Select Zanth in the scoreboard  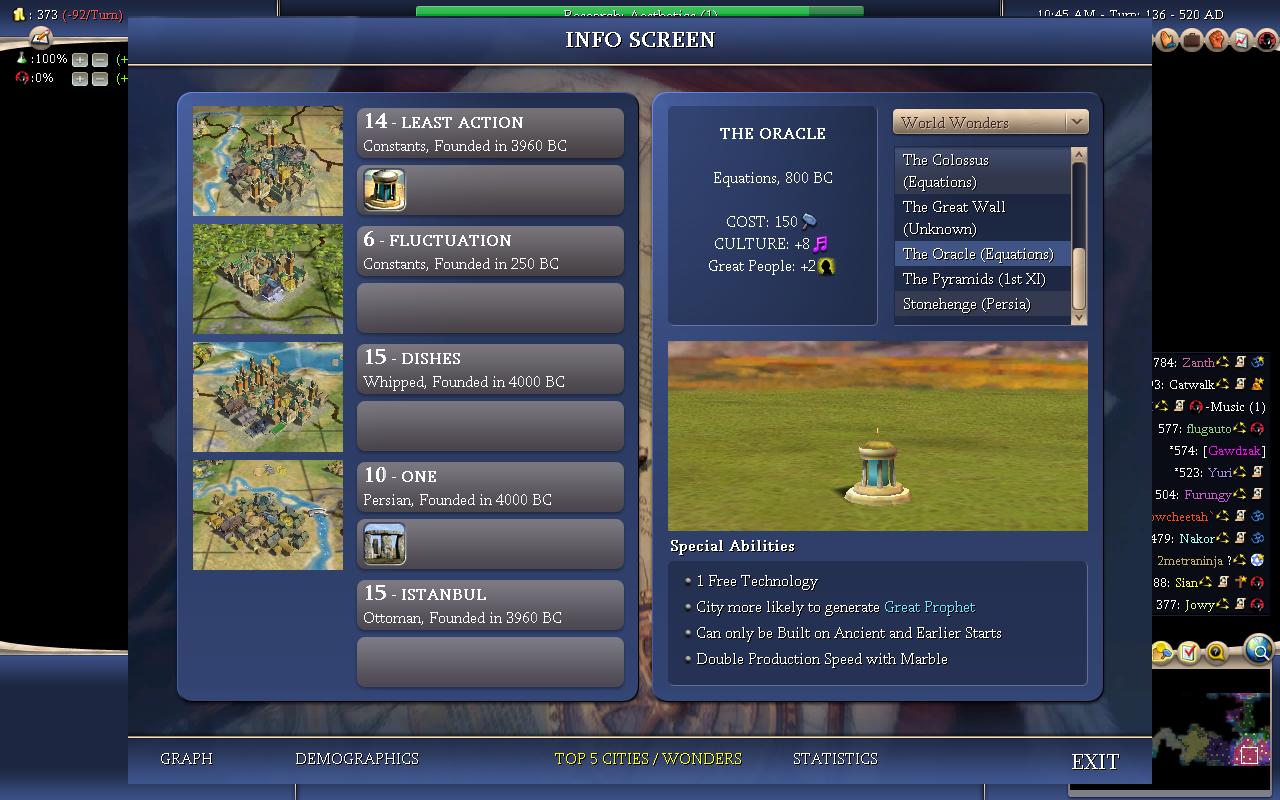point(1198,362)
